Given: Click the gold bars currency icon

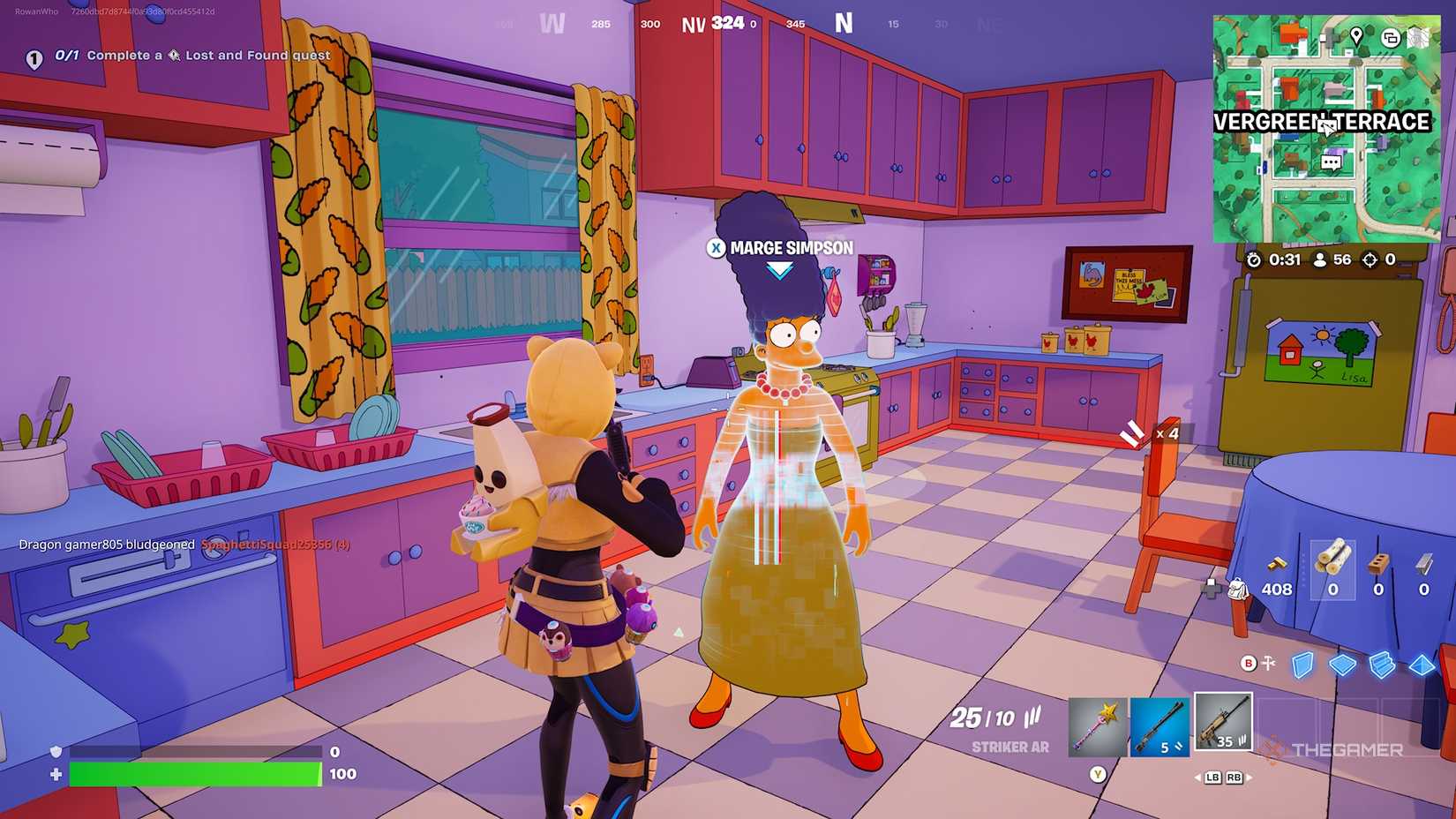Looking at the screenshot, I should coord(1277,564).
